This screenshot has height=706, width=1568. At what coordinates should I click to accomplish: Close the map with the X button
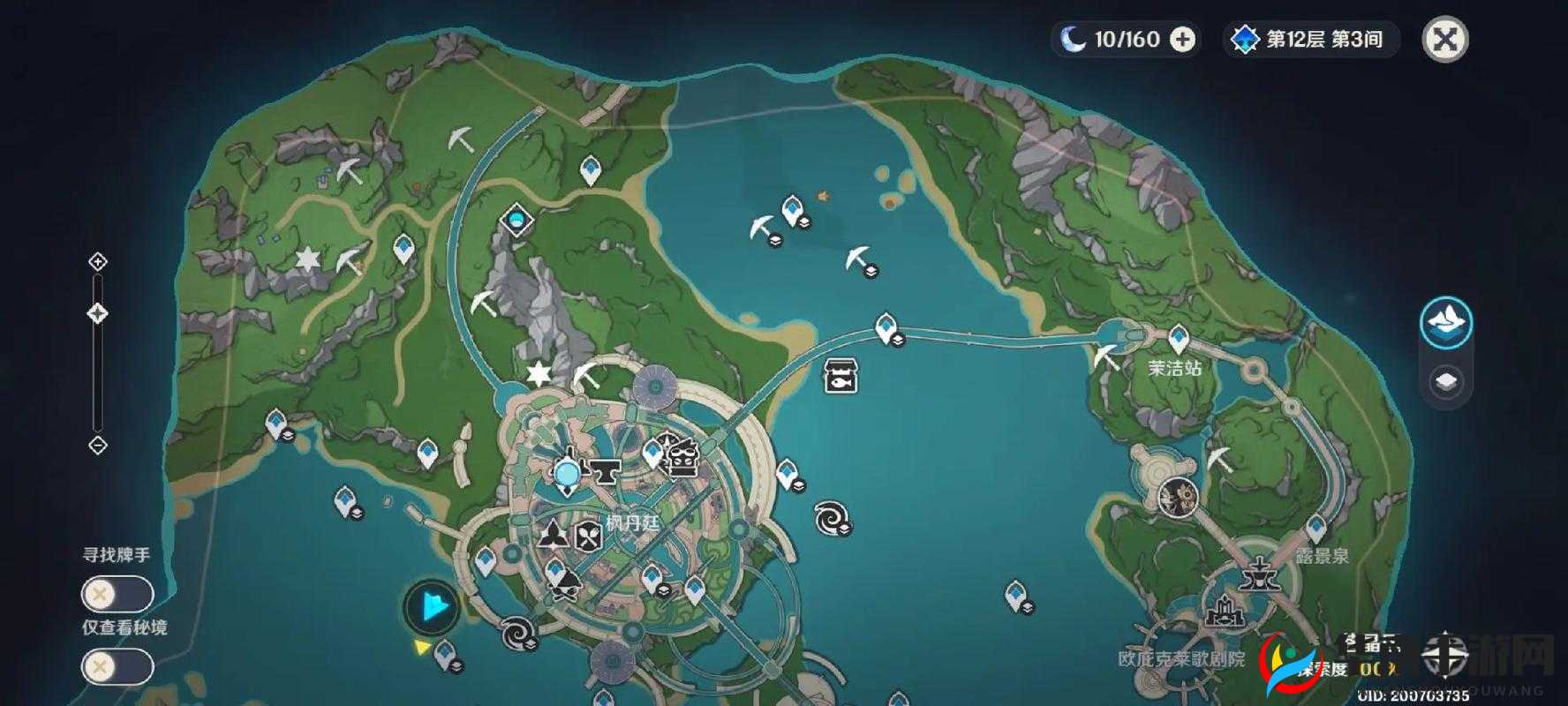click(x=1445, y=40)
